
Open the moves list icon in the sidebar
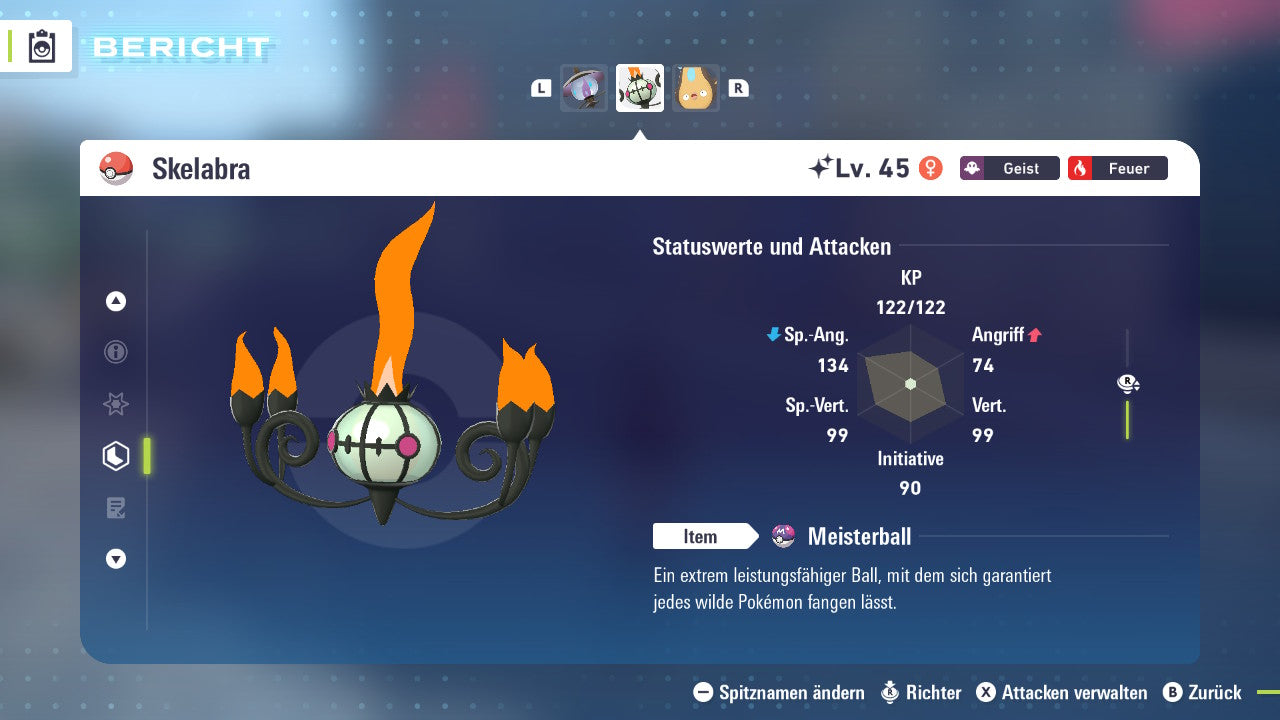(x=115, y=508)
